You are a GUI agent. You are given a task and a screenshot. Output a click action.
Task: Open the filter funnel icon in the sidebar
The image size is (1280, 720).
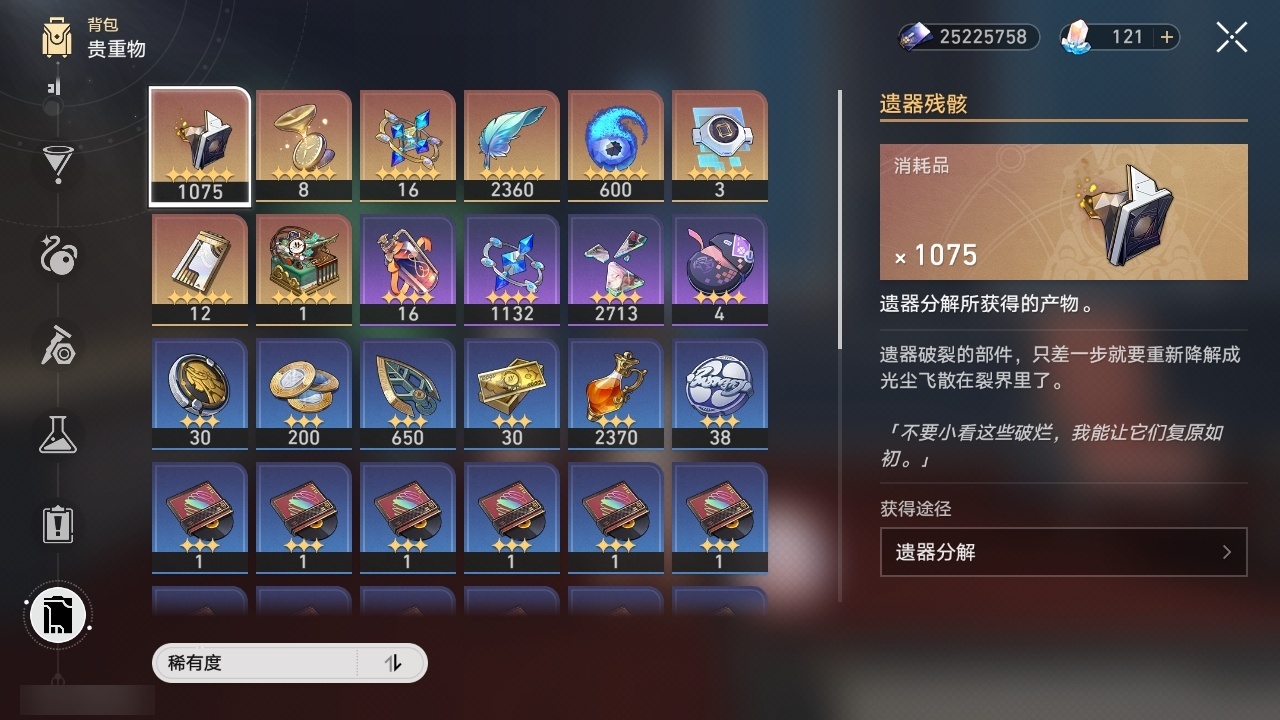point(57,163)
